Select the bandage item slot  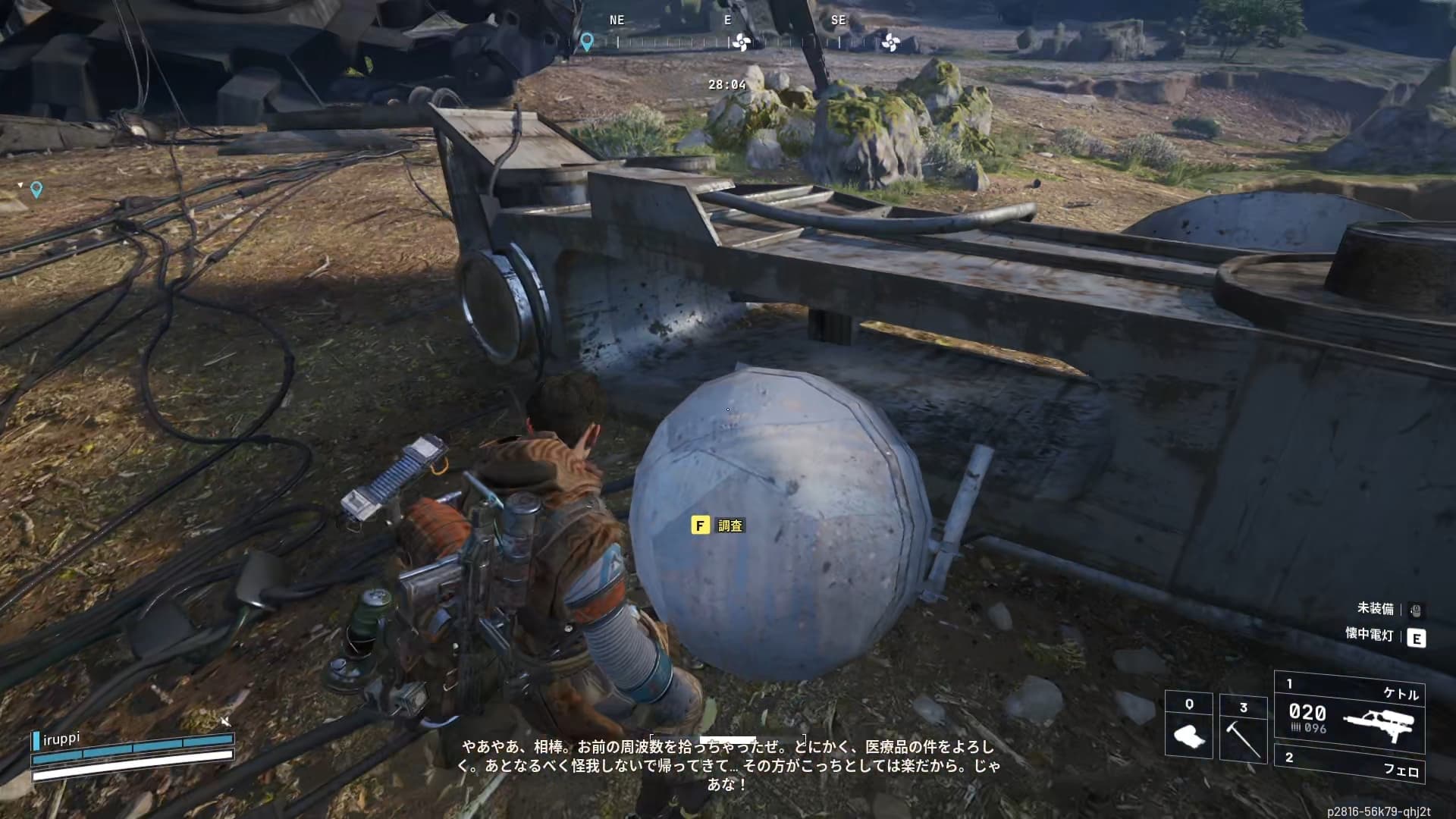pos(1188,726)
